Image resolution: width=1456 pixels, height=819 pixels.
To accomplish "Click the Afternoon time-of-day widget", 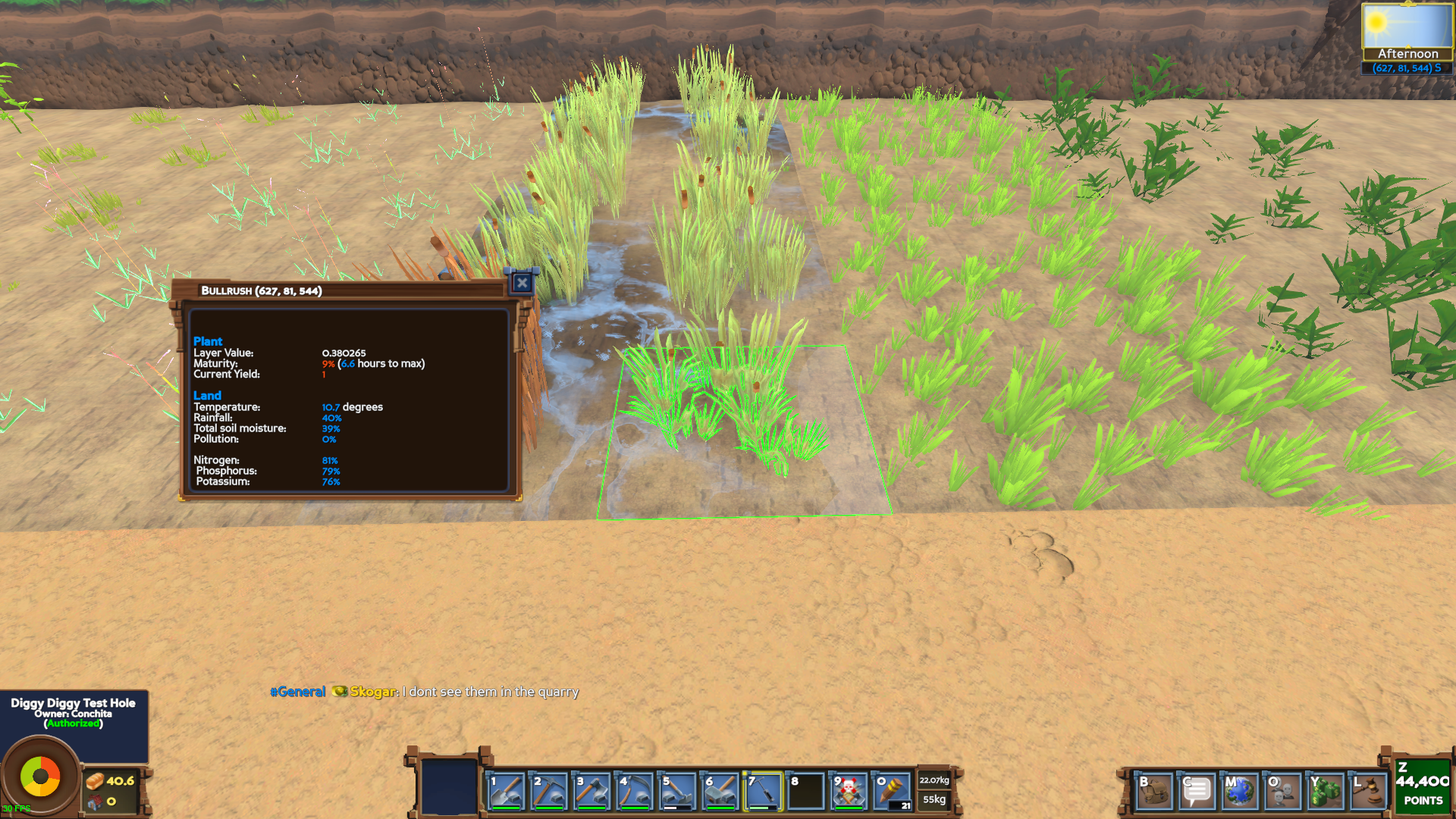I will [x=1407, y=33].
